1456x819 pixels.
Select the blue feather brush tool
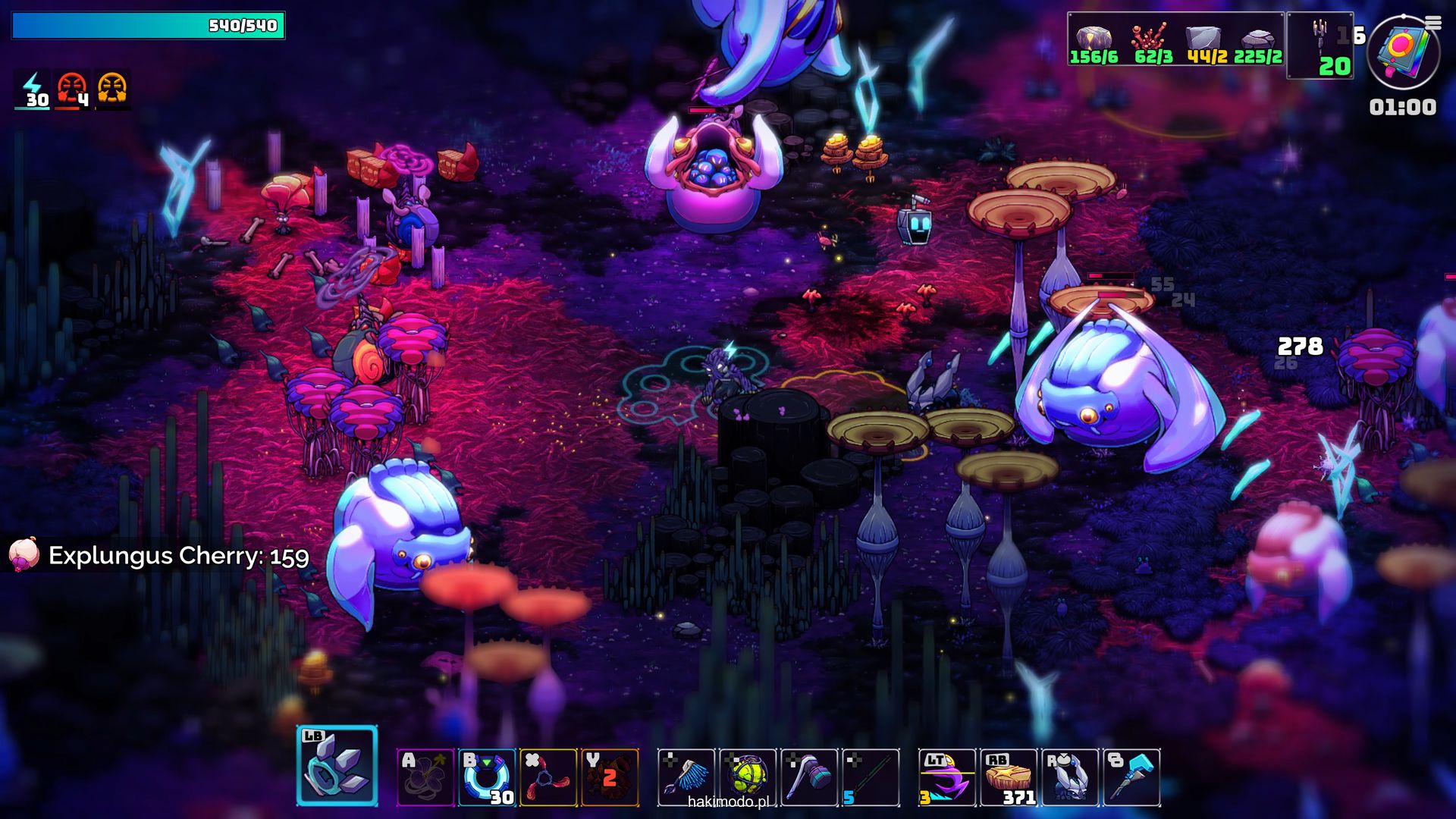[686, 777]
